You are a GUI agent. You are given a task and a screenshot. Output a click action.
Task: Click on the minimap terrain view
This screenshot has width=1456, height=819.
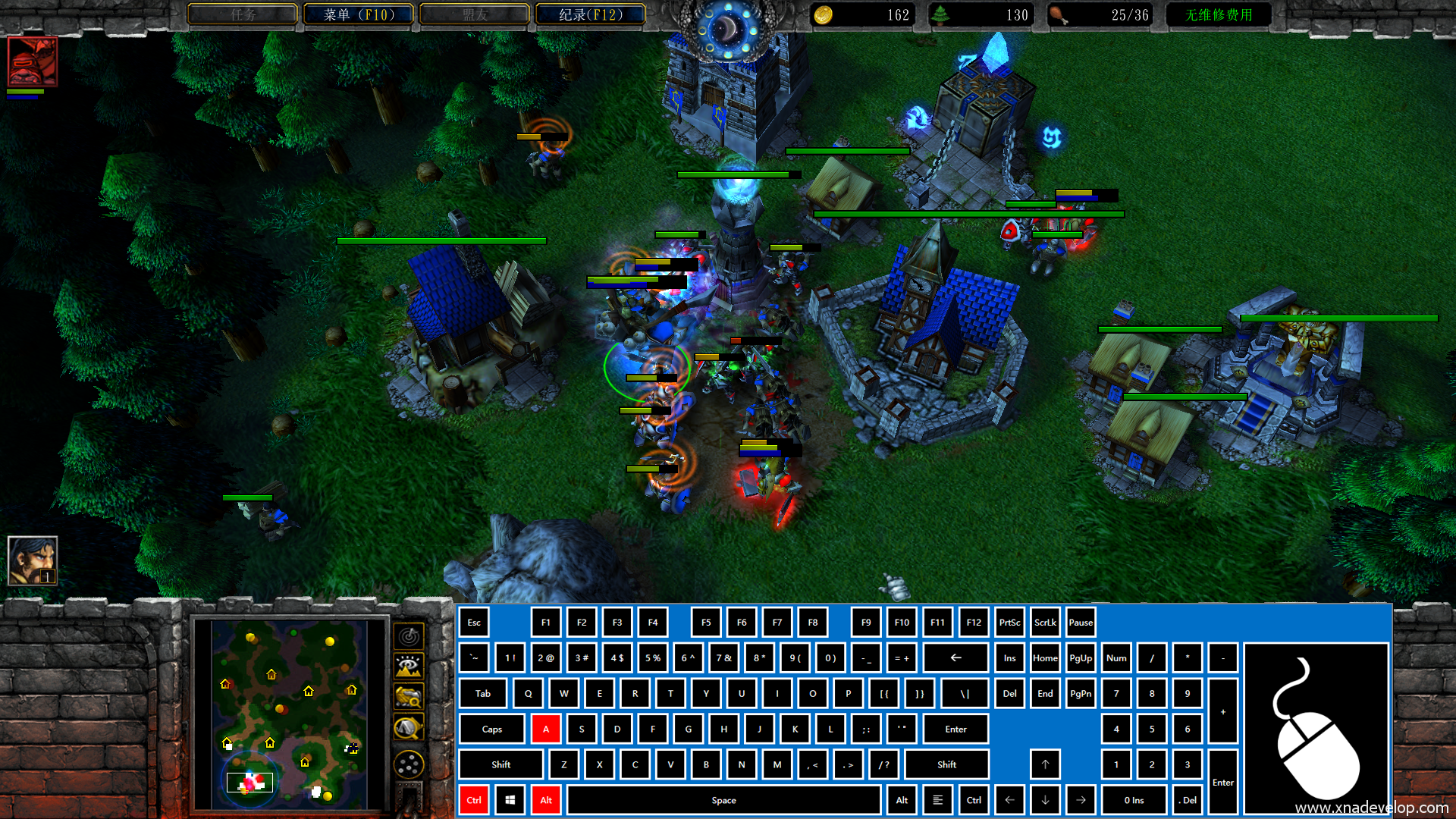(289, 714)
